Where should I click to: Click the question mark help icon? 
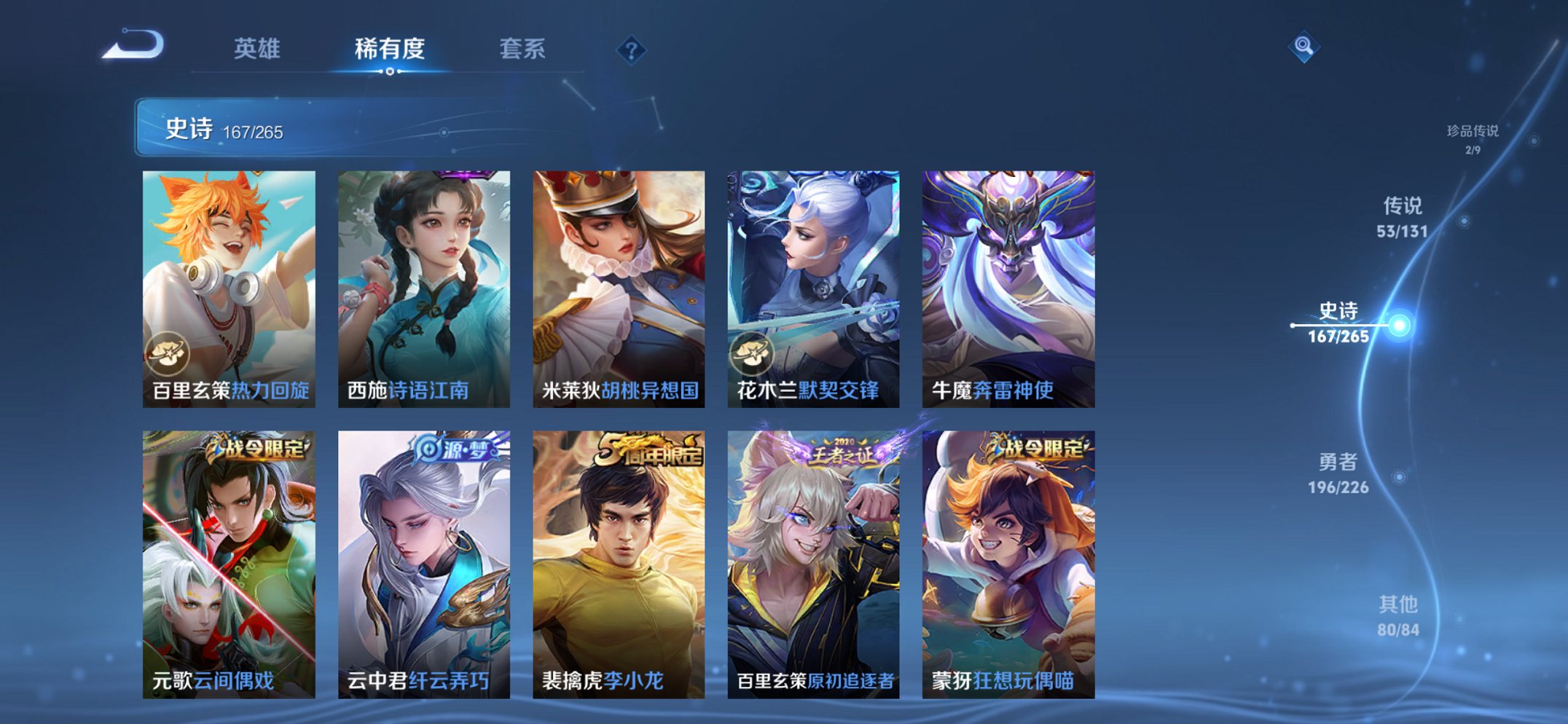631,50
